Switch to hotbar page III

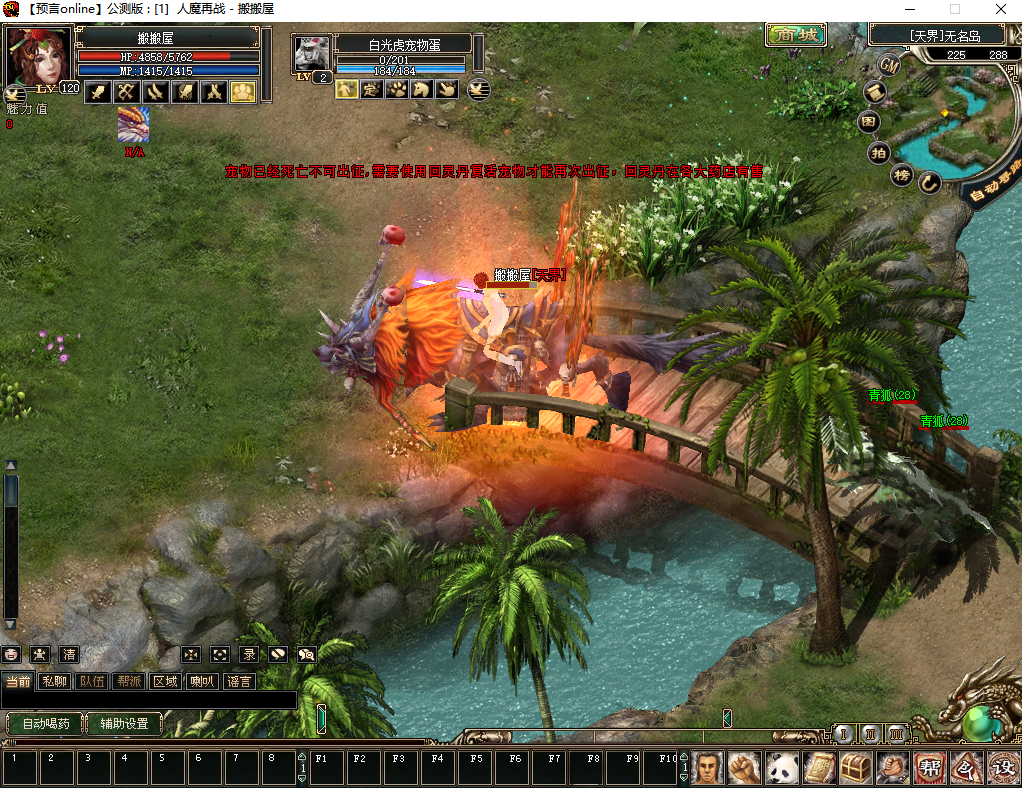[x=897, y=734]
